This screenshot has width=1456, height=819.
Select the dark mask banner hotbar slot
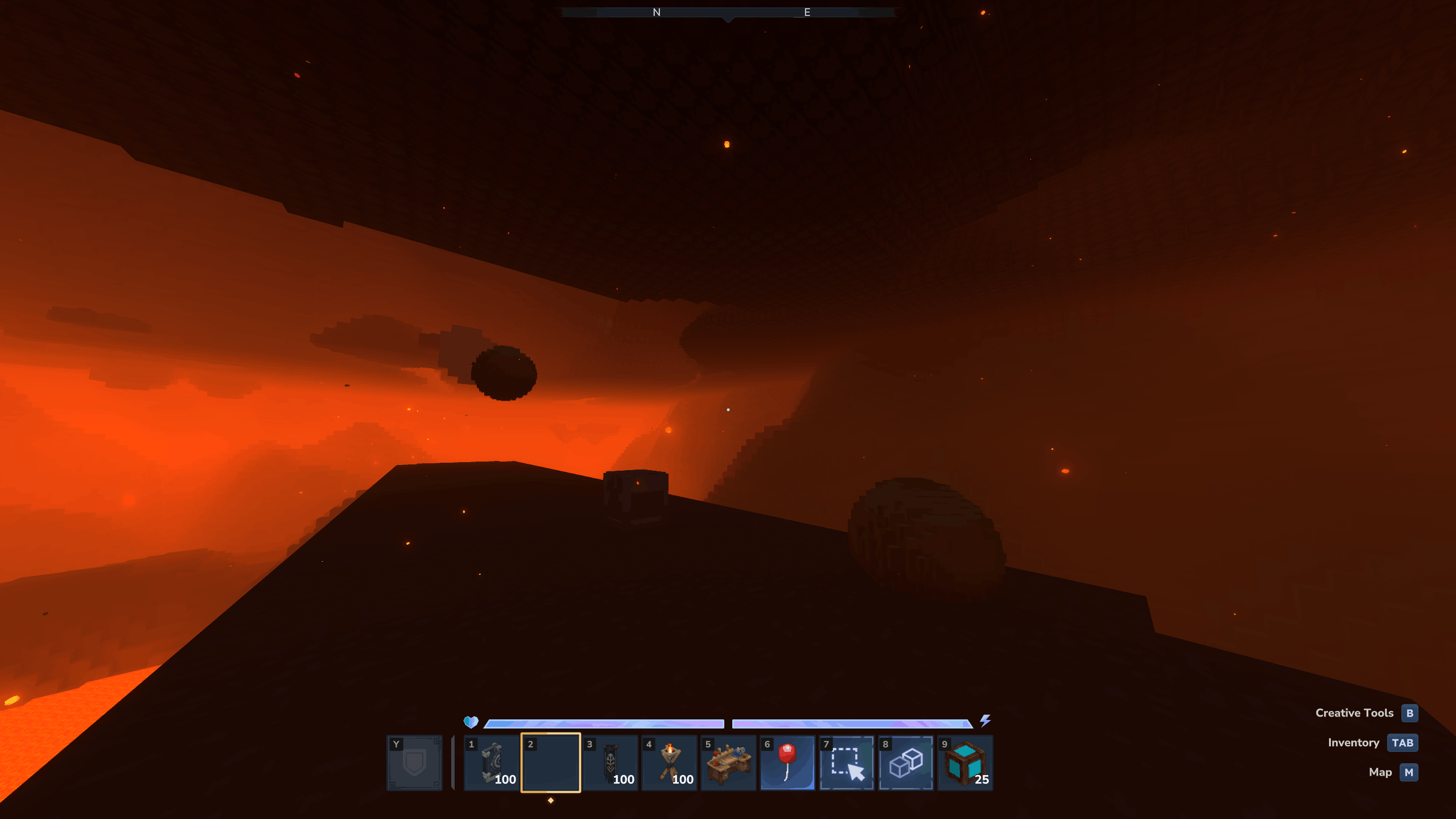tap(611, 762)
